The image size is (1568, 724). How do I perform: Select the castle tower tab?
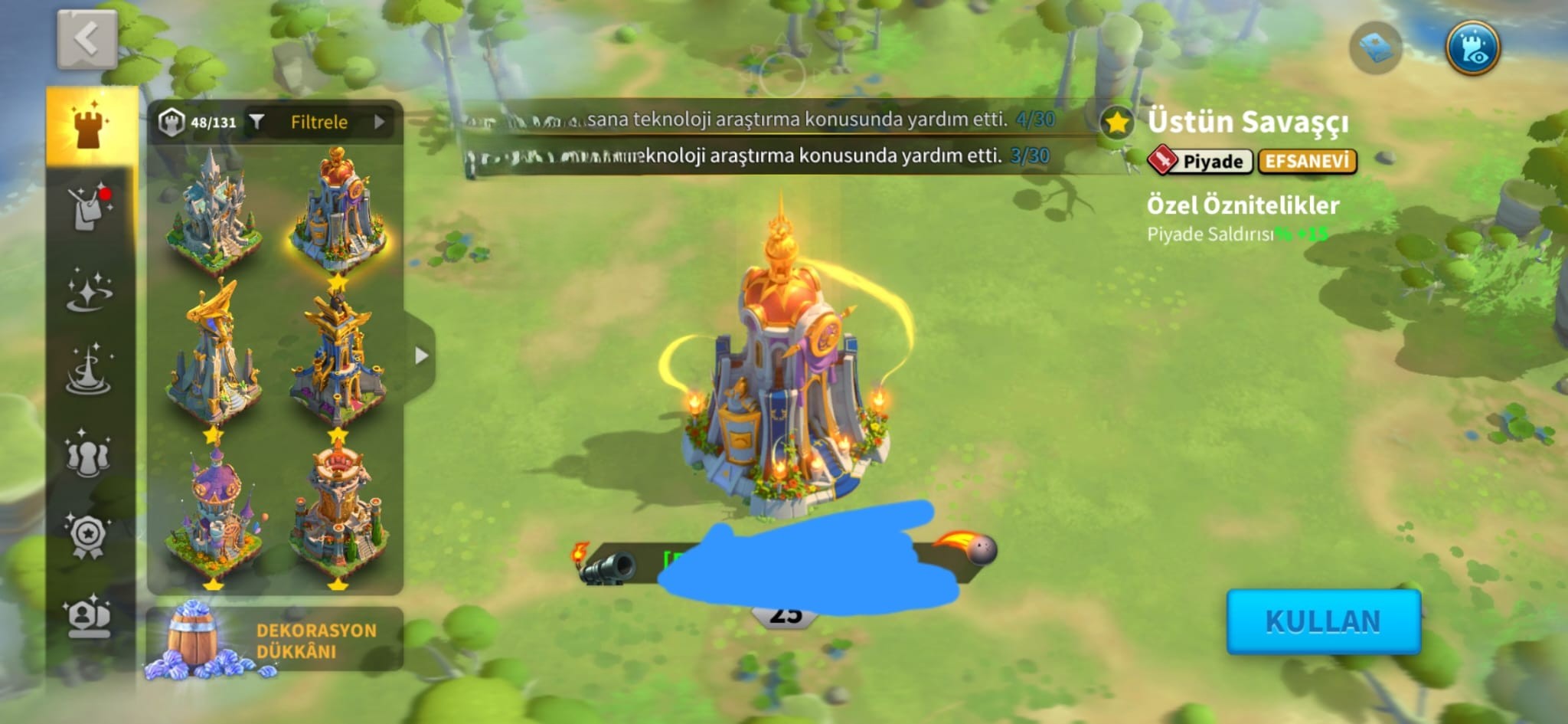click(x=91, y=126)
